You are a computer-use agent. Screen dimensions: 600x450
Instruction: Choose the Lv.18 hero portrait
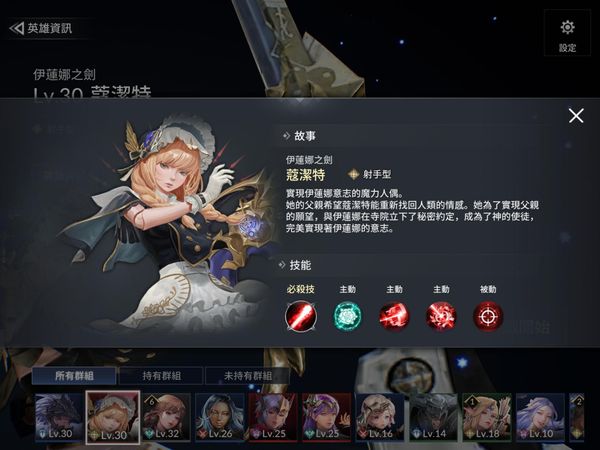click(x=487, y=417)
